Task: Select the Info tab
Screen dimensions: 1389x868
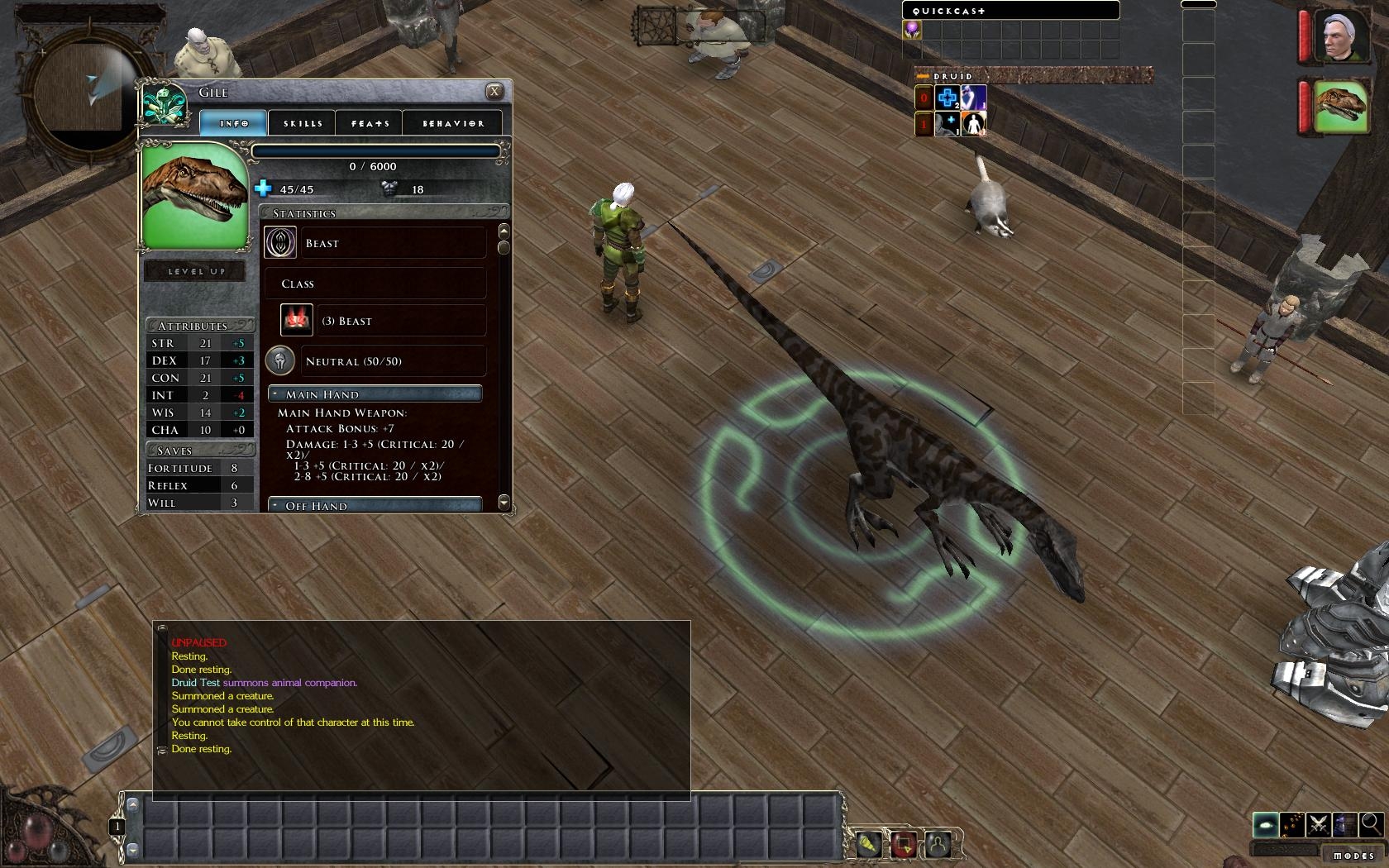Action: tap(234, 123)
